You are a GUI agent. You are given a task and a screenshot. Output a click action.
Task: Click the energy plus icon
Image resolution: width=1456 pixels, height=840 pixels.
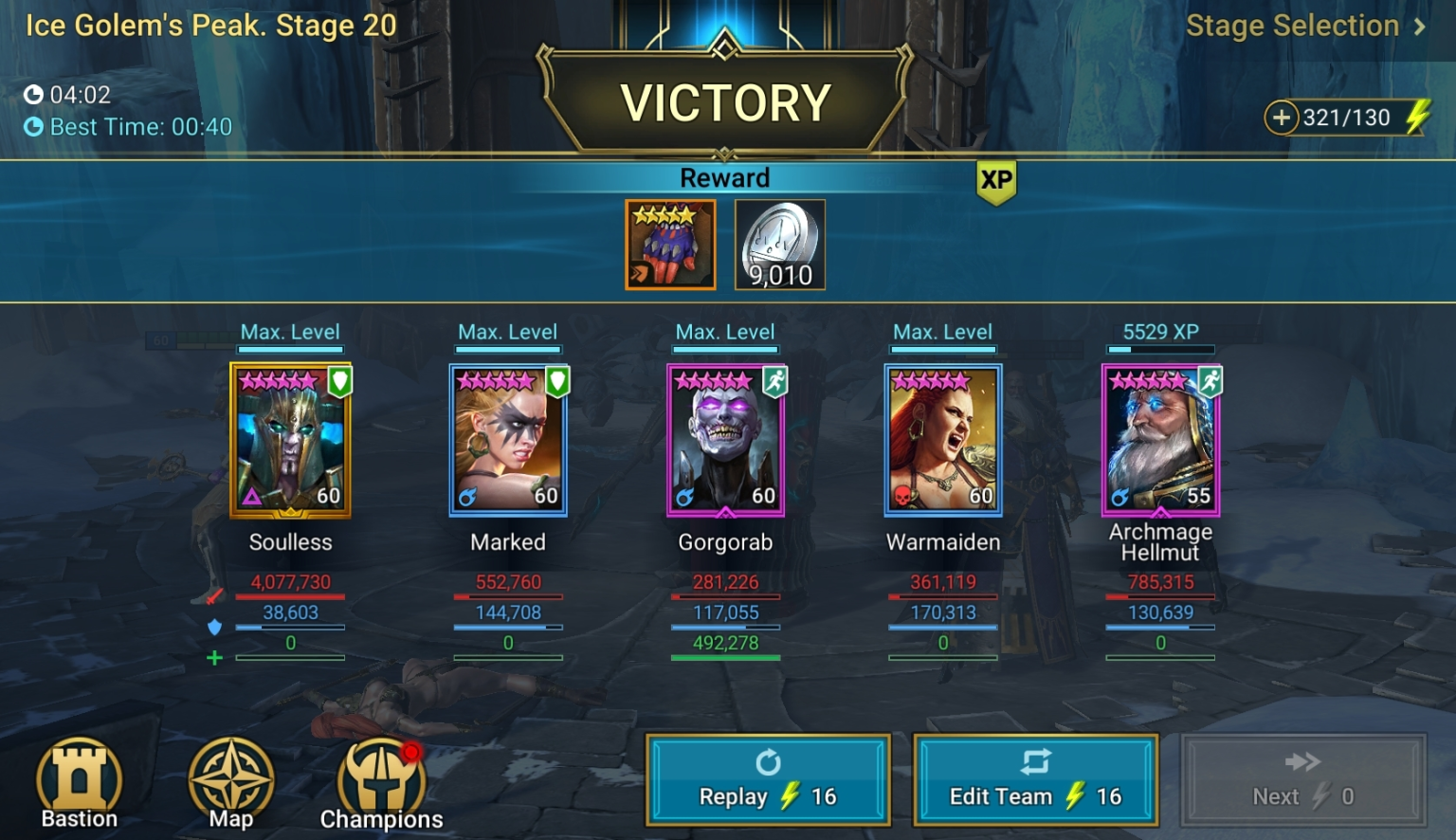(x=1283, y=118)
